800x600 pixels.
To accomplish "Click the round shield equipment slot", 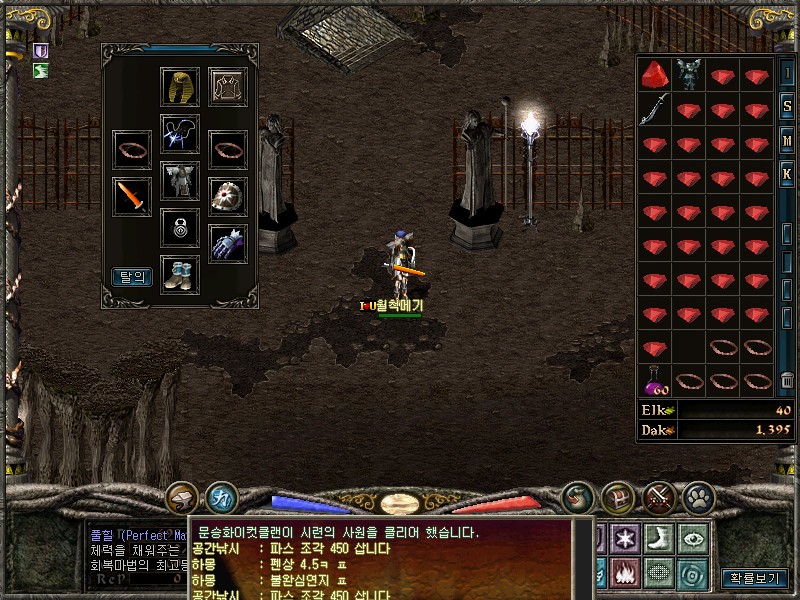I will (x=228, y=196).
